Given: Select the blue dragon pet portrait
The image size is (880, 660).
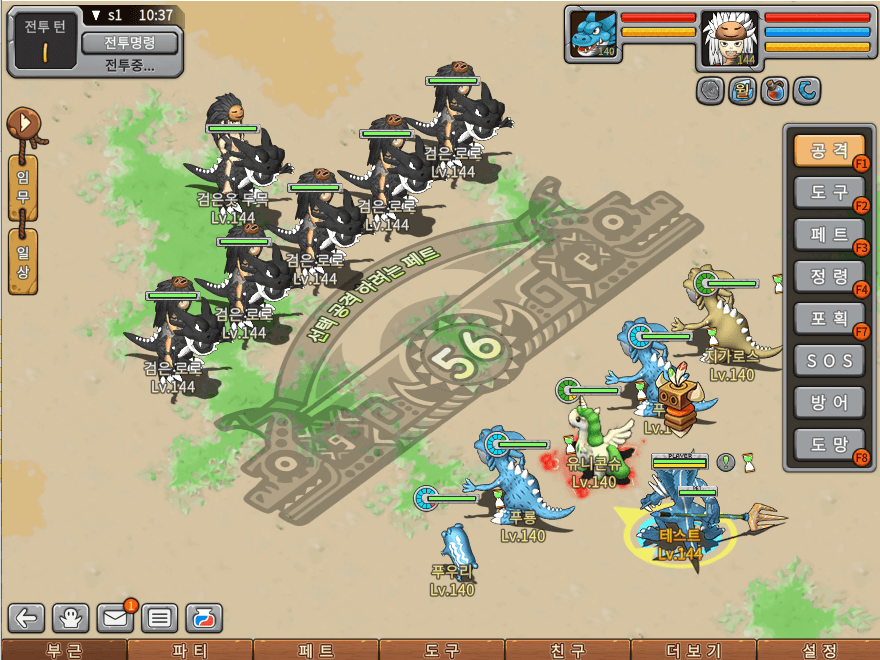Looking at the screenshot, I should tap(591, 35).
